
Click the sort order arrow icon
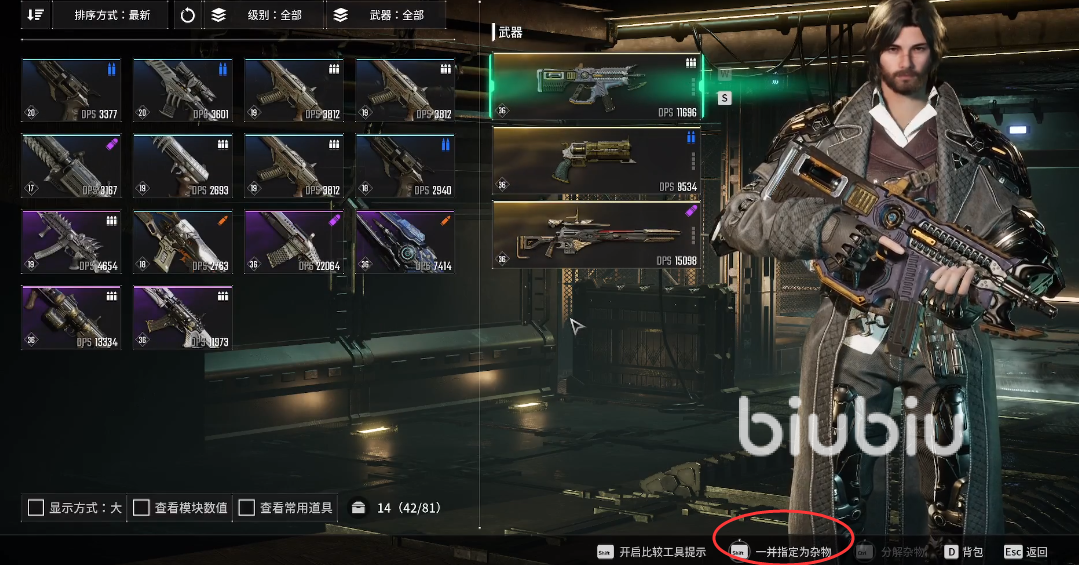point(36,15)
